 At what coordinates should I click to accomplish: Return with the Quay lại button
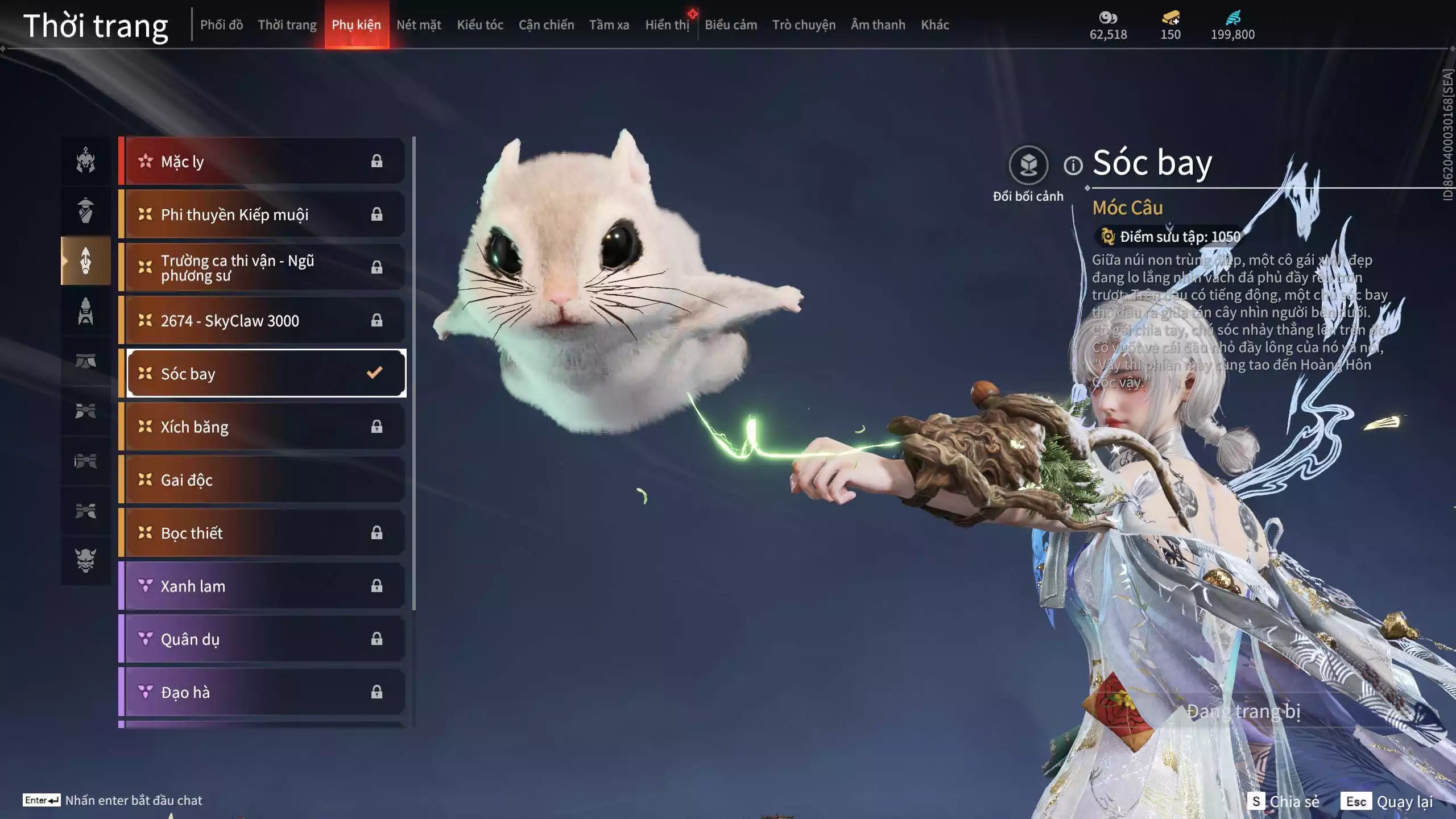point(1388,801)
